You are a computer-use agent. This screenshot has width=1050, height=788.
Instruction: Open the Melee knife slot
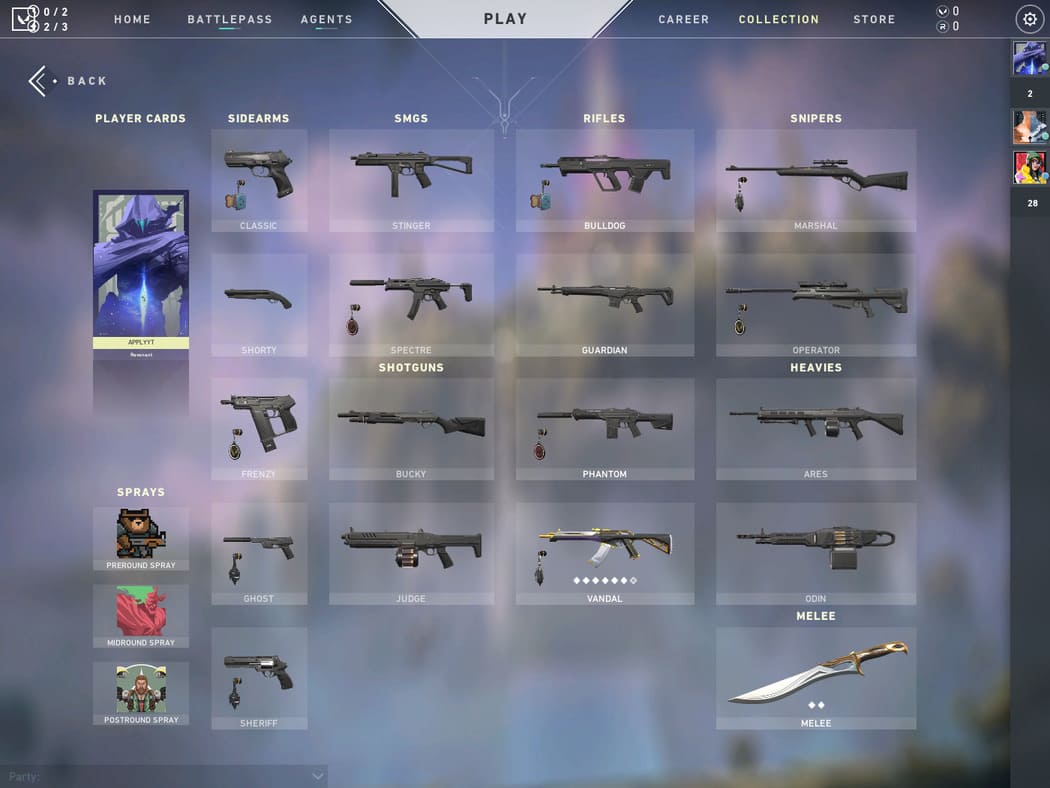(815, 677)
